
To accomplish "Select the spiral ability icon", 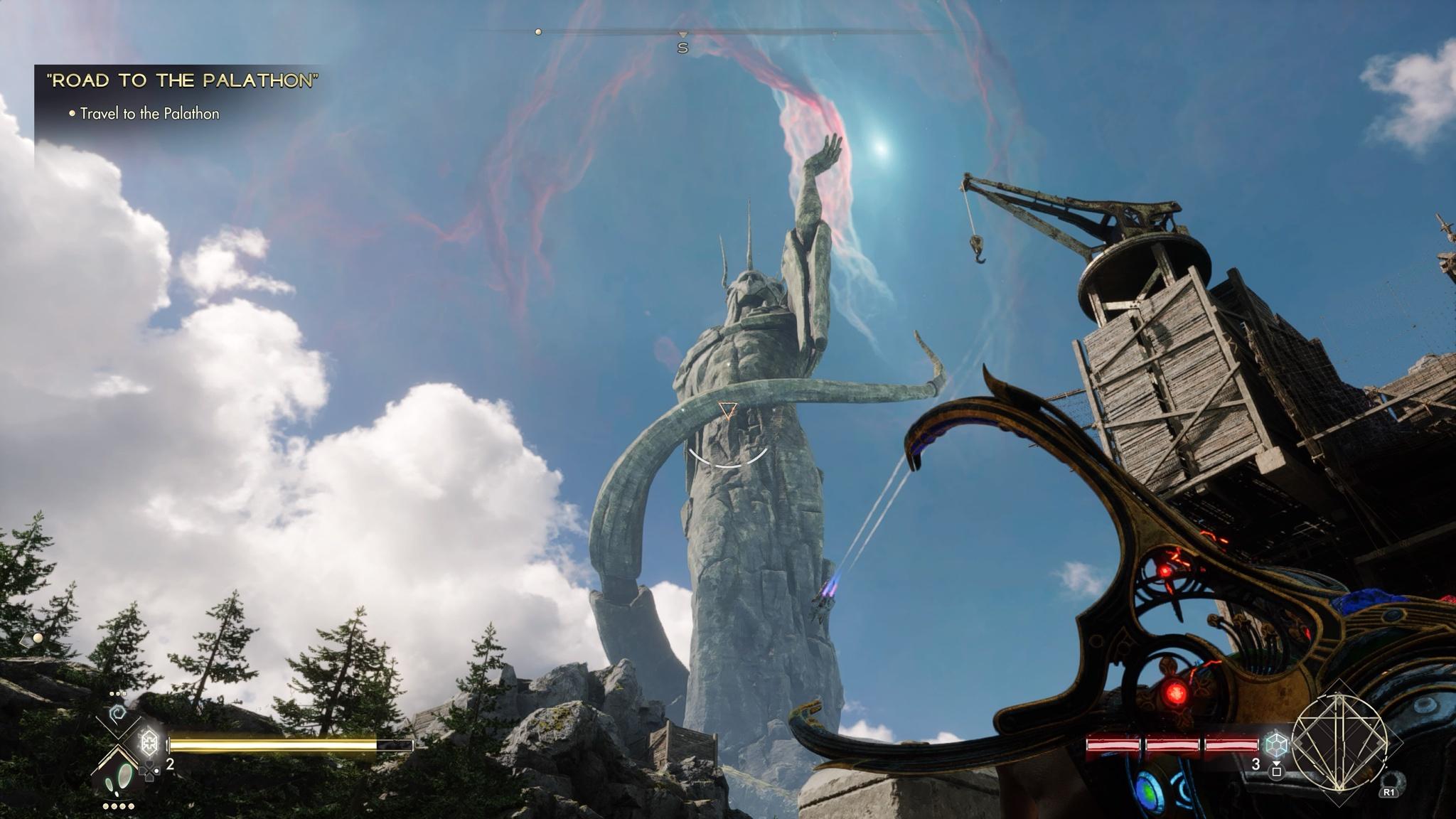I will [x=117, y=712].
